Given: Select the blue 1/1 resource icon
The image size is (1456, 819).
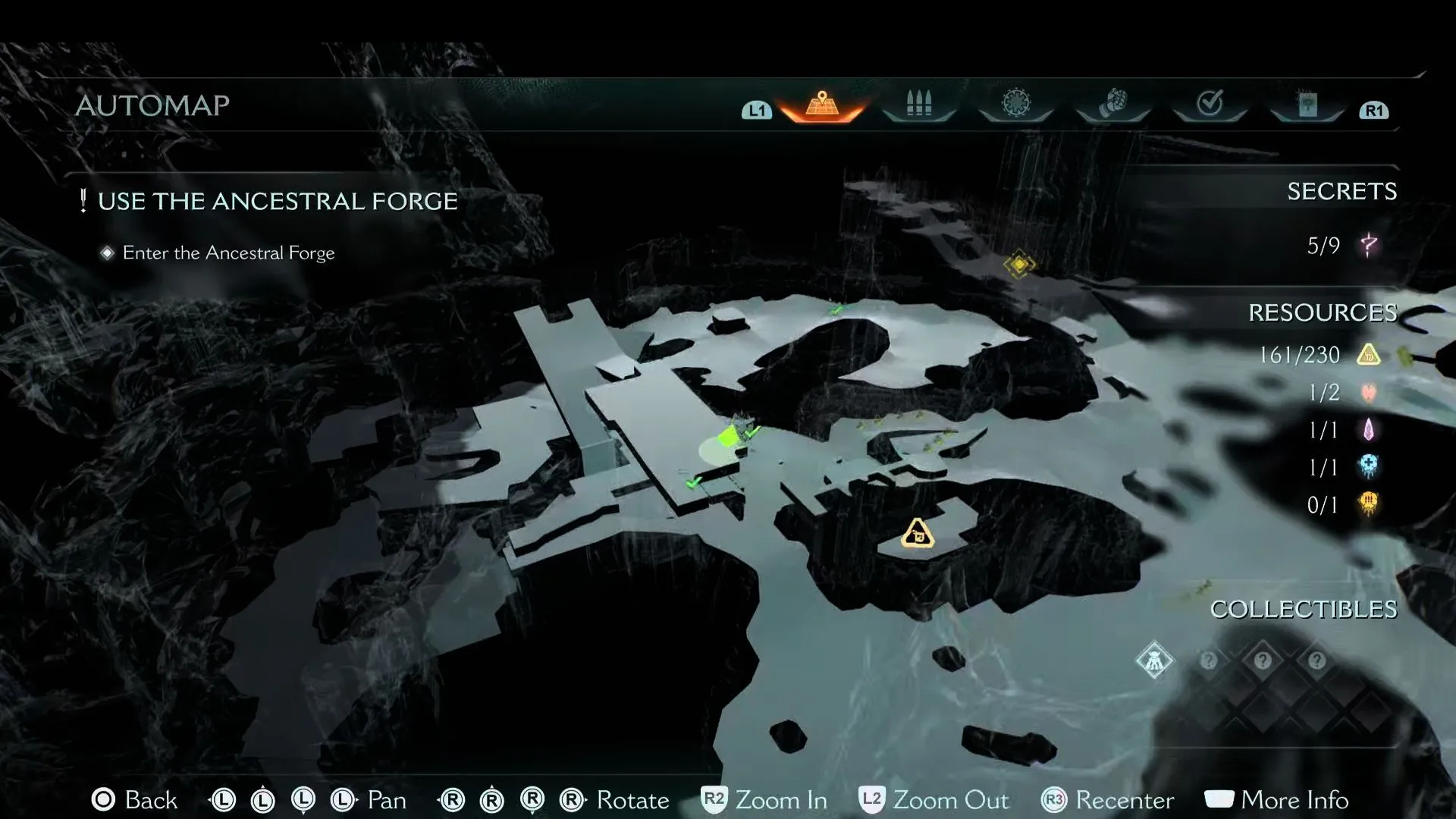Looking at the screenshot, I should 1369,466.
